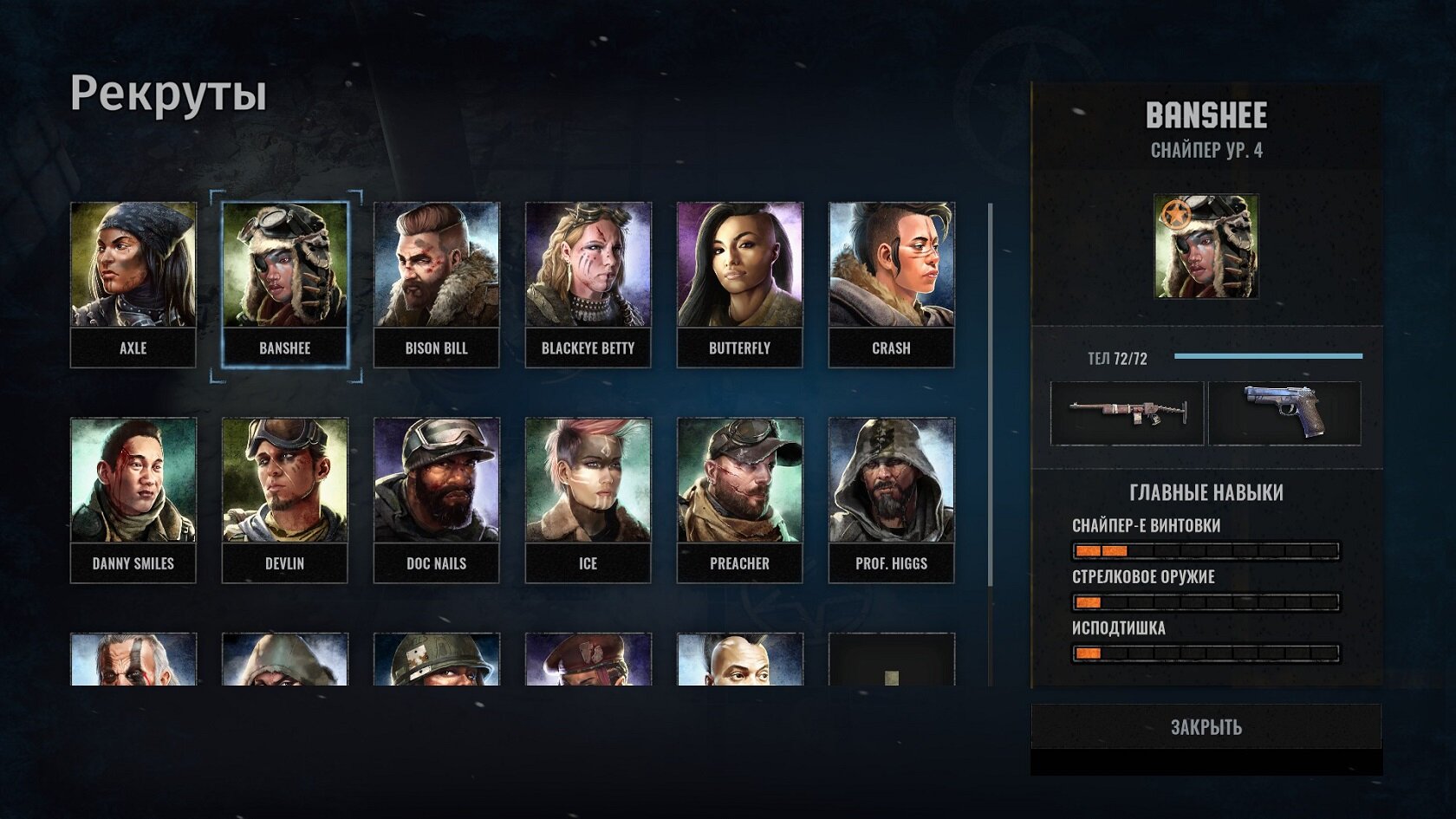1456x819 pixels.
Task: Pick the Preacher recruit portrait
Action: pos(739,499)
